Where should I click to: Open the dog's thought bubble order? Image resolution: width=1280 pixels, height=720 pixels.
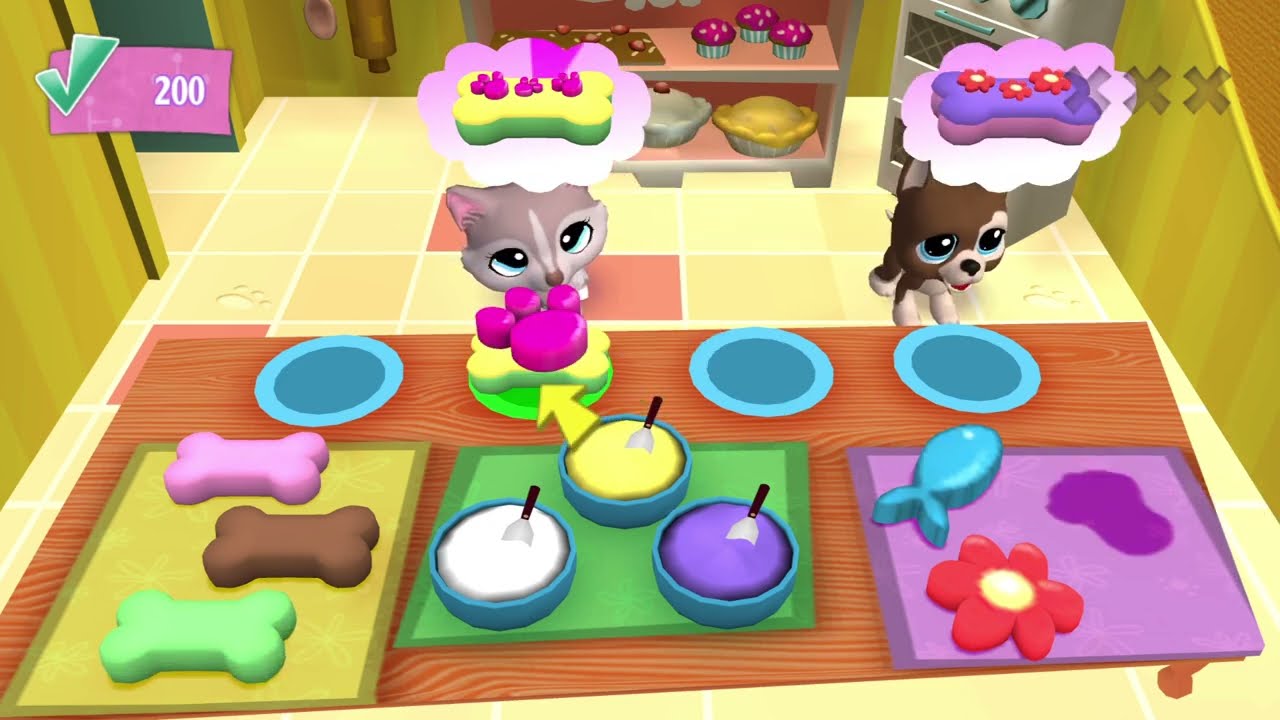pos(1010,105)
